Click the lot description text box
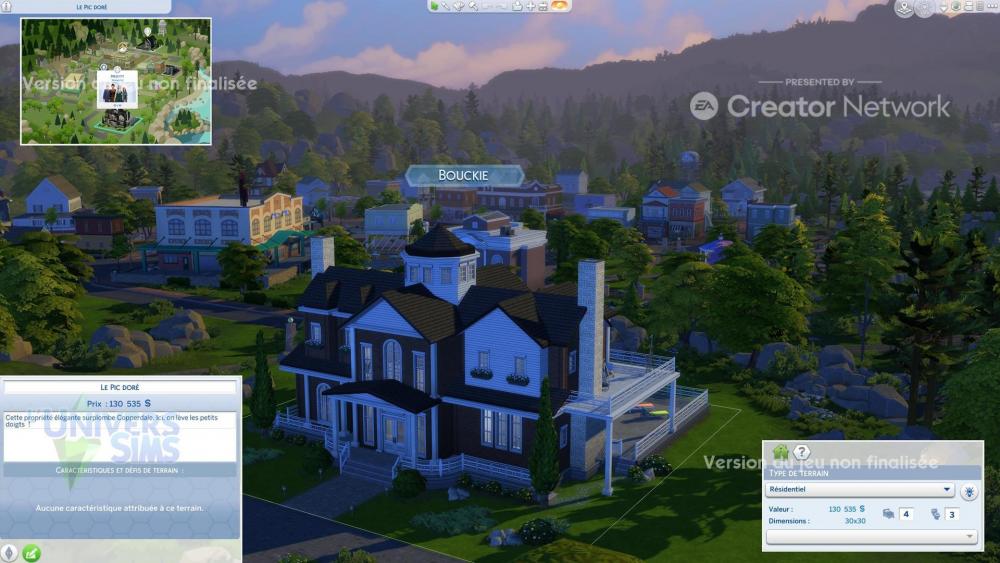This screenshot has width=1000, height=563. pos(120,436)
